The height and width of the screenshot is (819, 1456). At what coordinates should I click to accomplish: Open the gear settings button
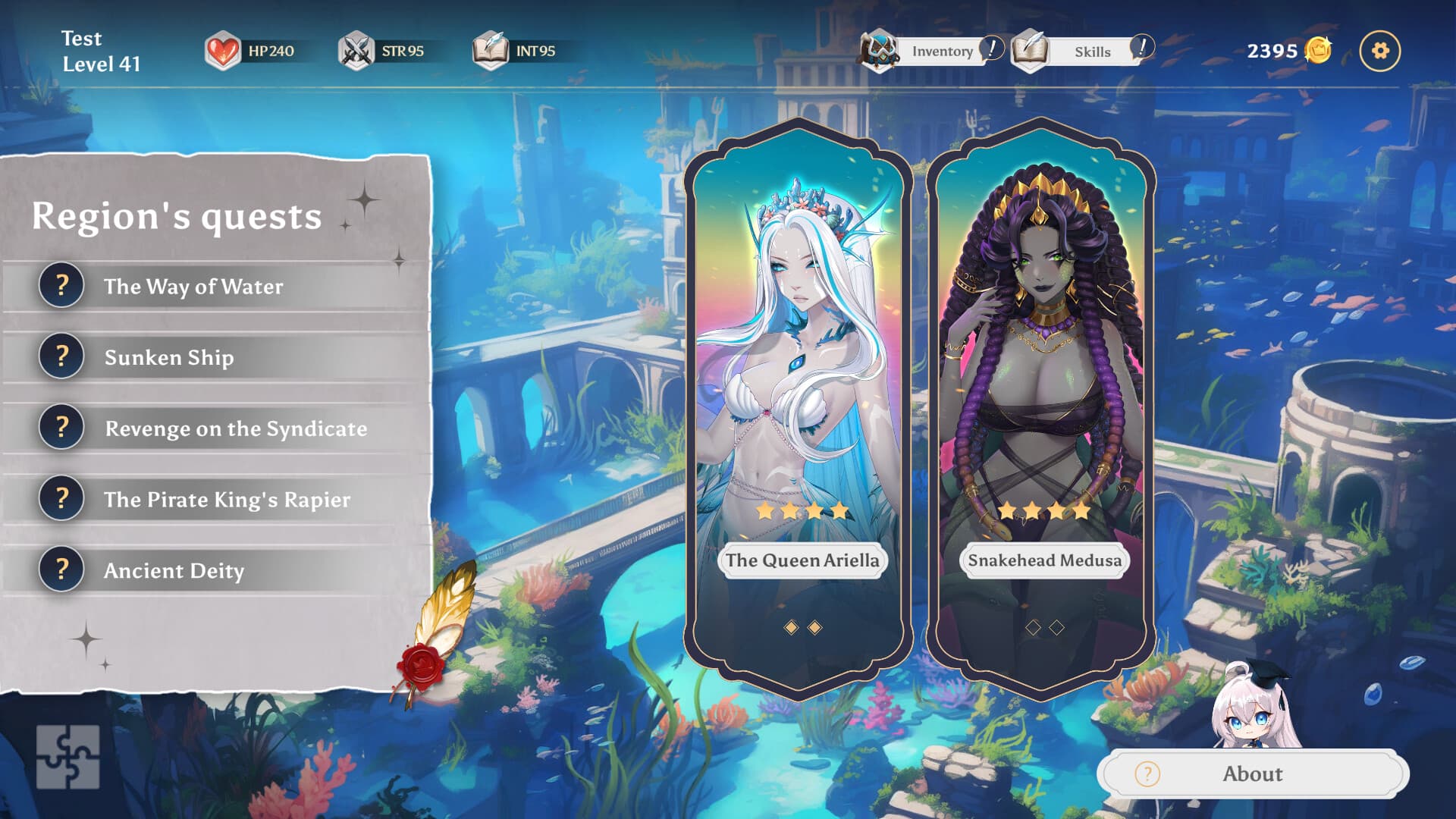pos(1379,51)
